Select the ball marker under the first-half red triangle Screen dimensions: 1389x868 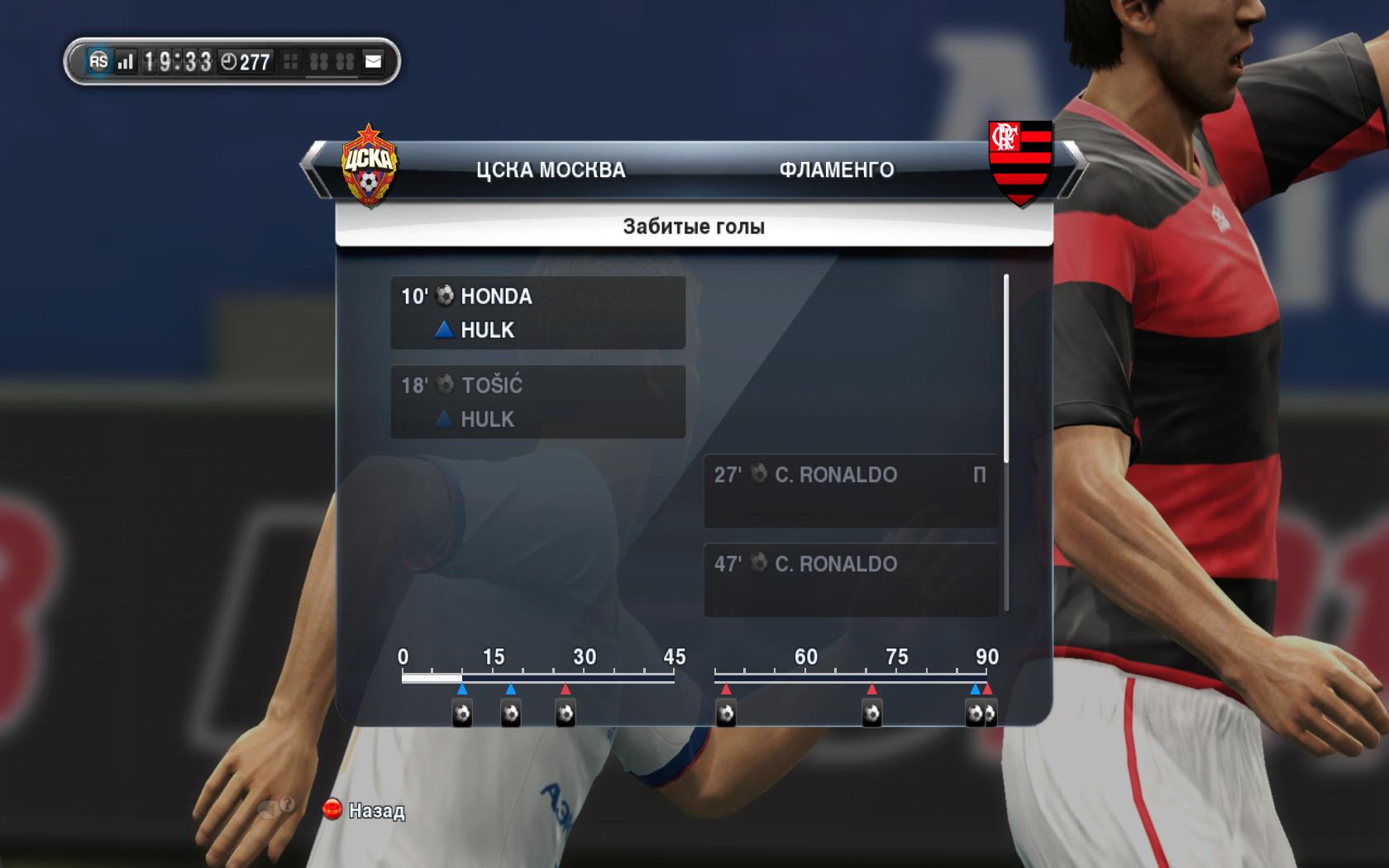point(566,713)
